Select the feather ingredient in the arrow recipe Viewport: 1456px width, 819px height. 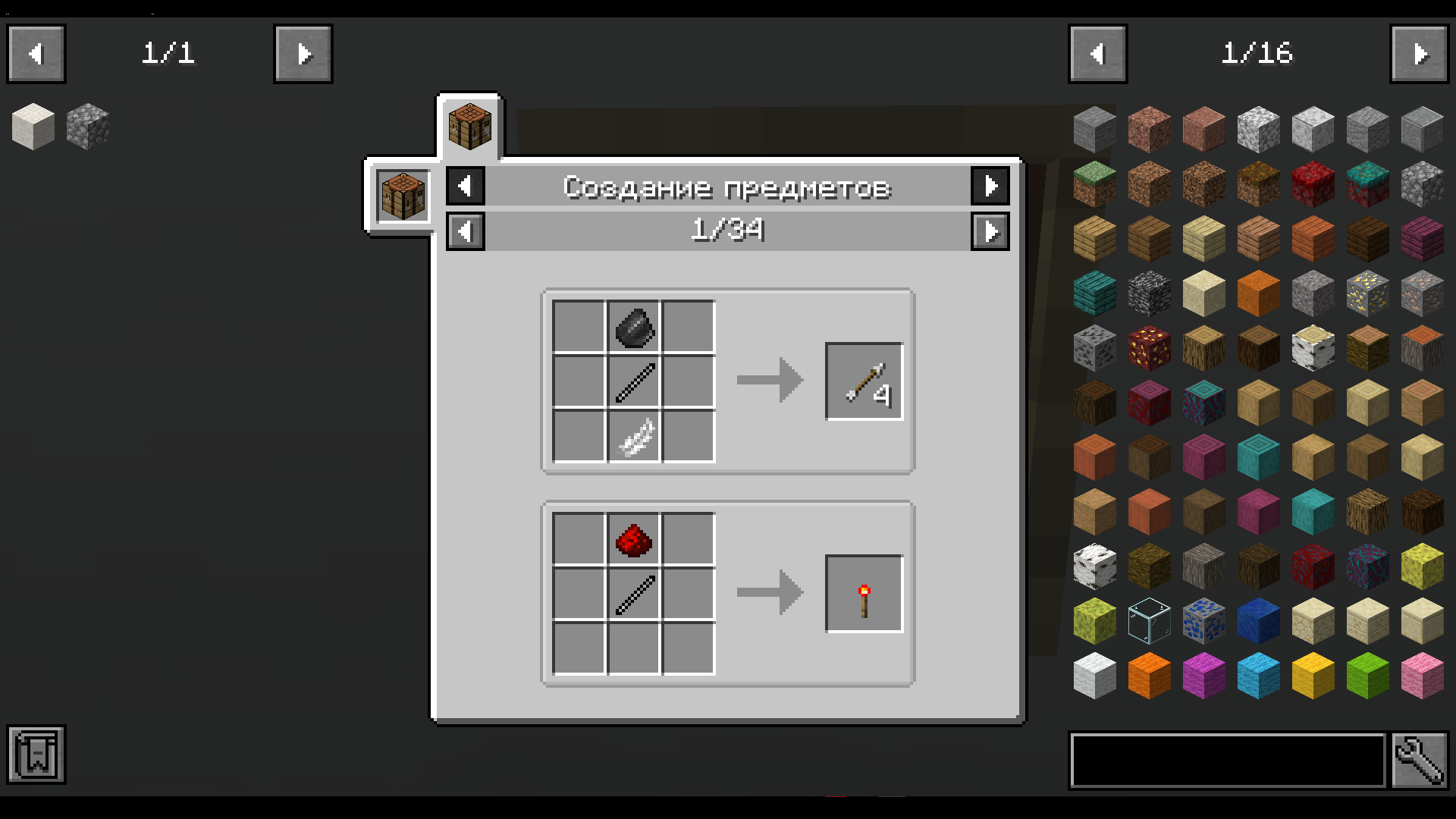tap(634, 436)
